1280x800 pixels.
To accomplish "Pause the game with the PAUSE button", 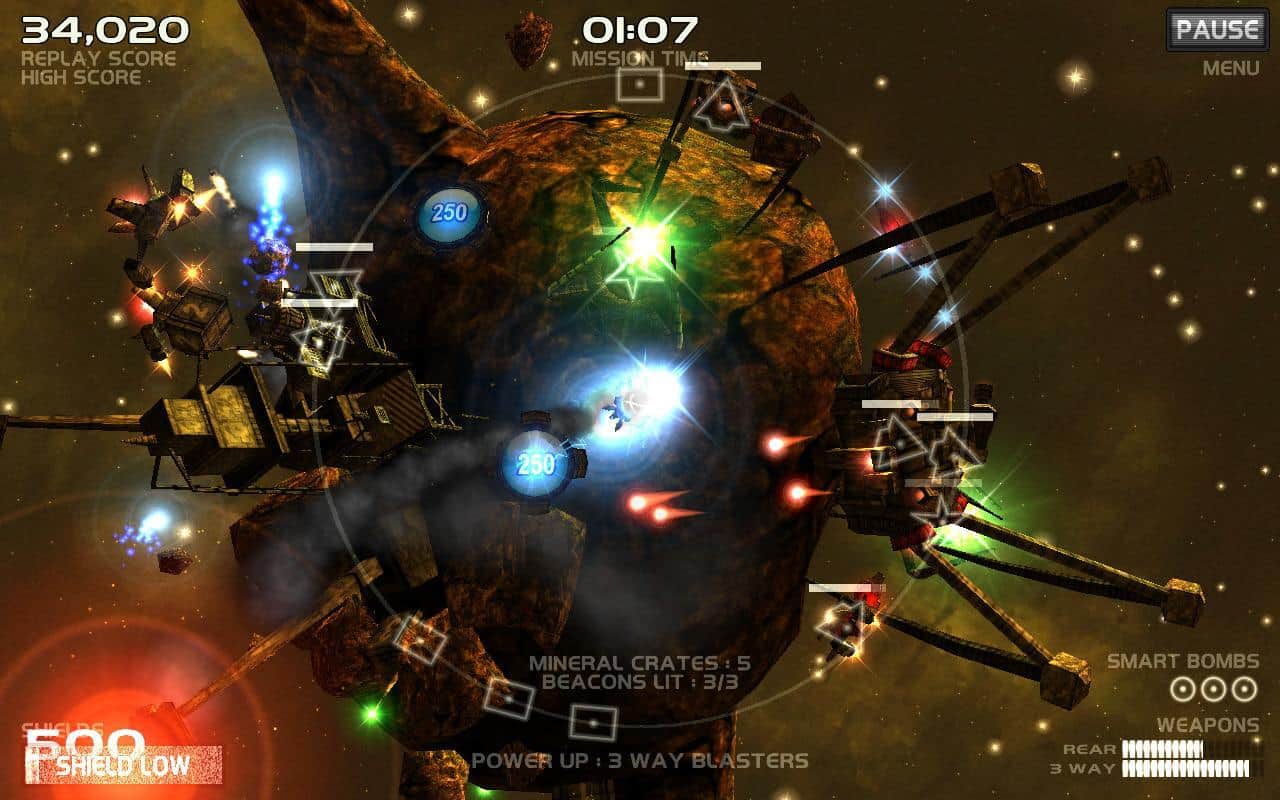I will (1216, 29).
